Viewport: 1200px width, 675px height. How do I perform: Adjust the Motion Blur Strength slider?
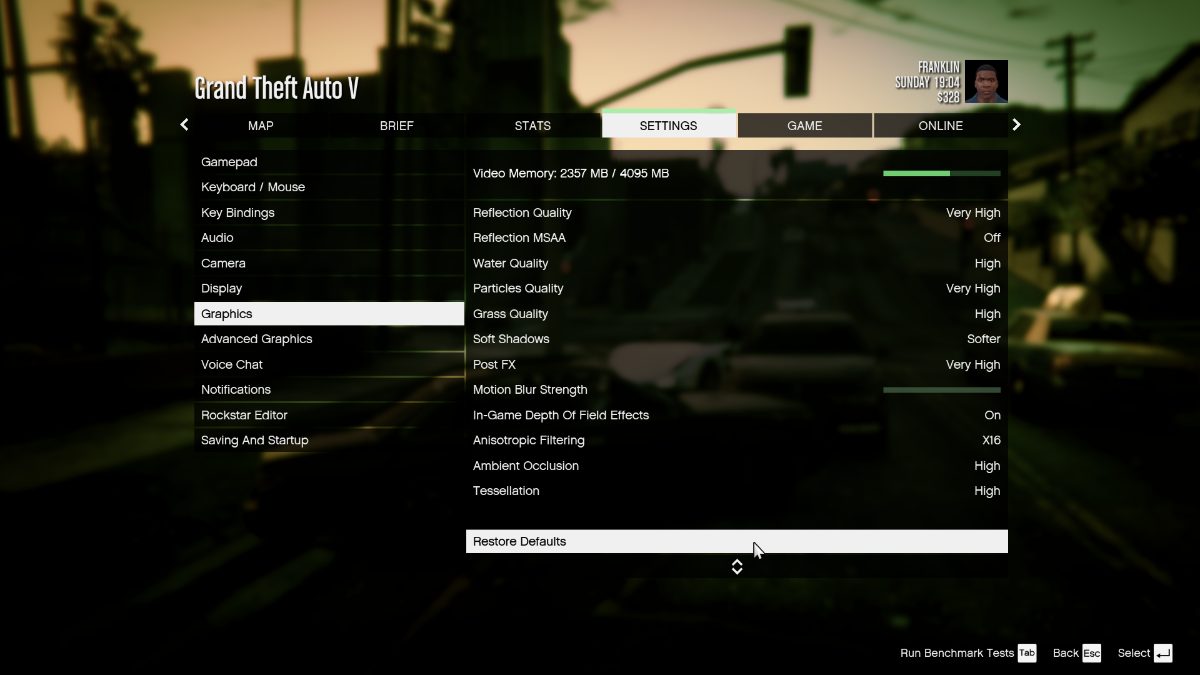pyautogui.click(x=941, y=390)
